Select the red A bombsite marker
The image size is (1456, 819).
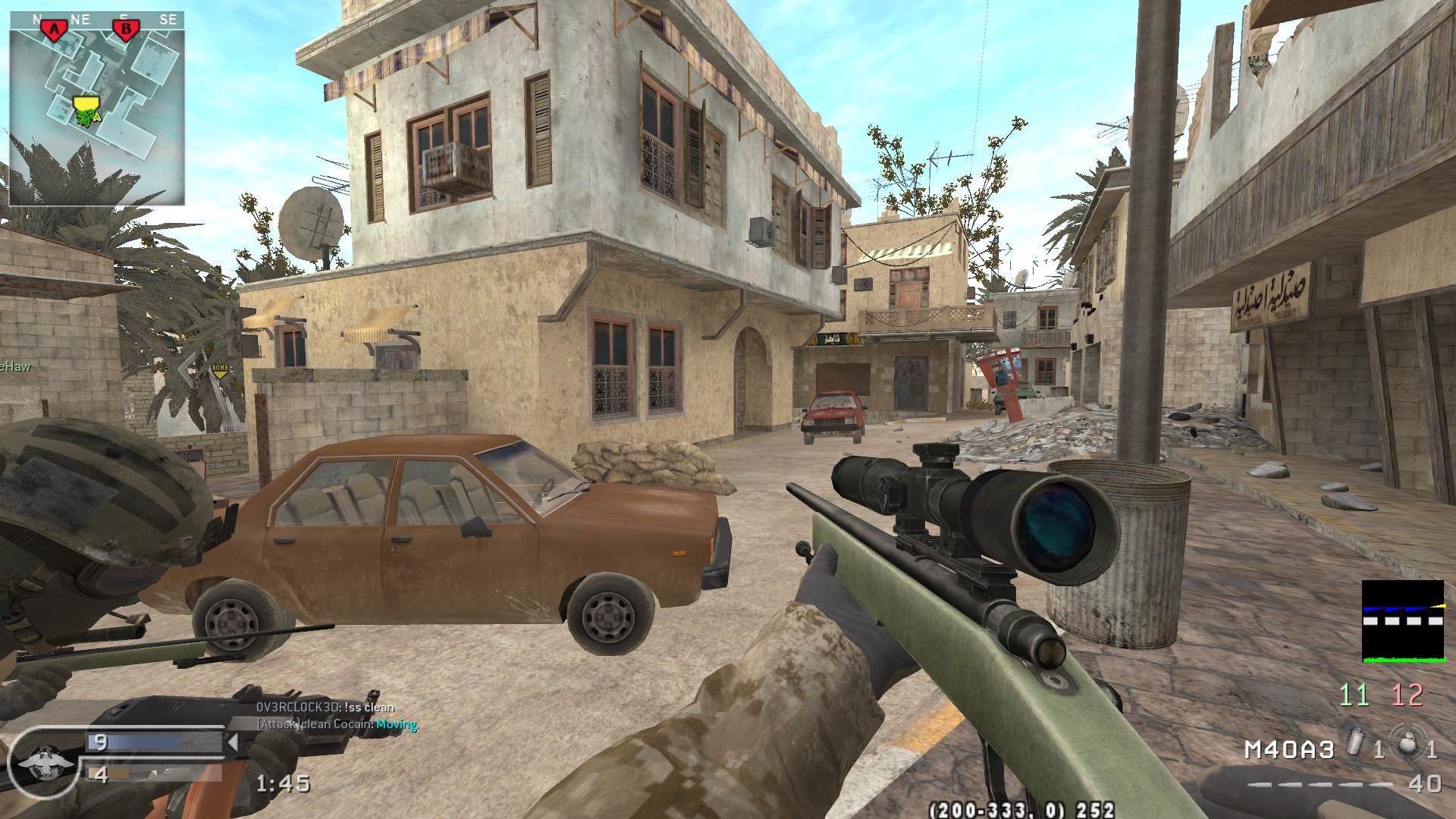53,30
